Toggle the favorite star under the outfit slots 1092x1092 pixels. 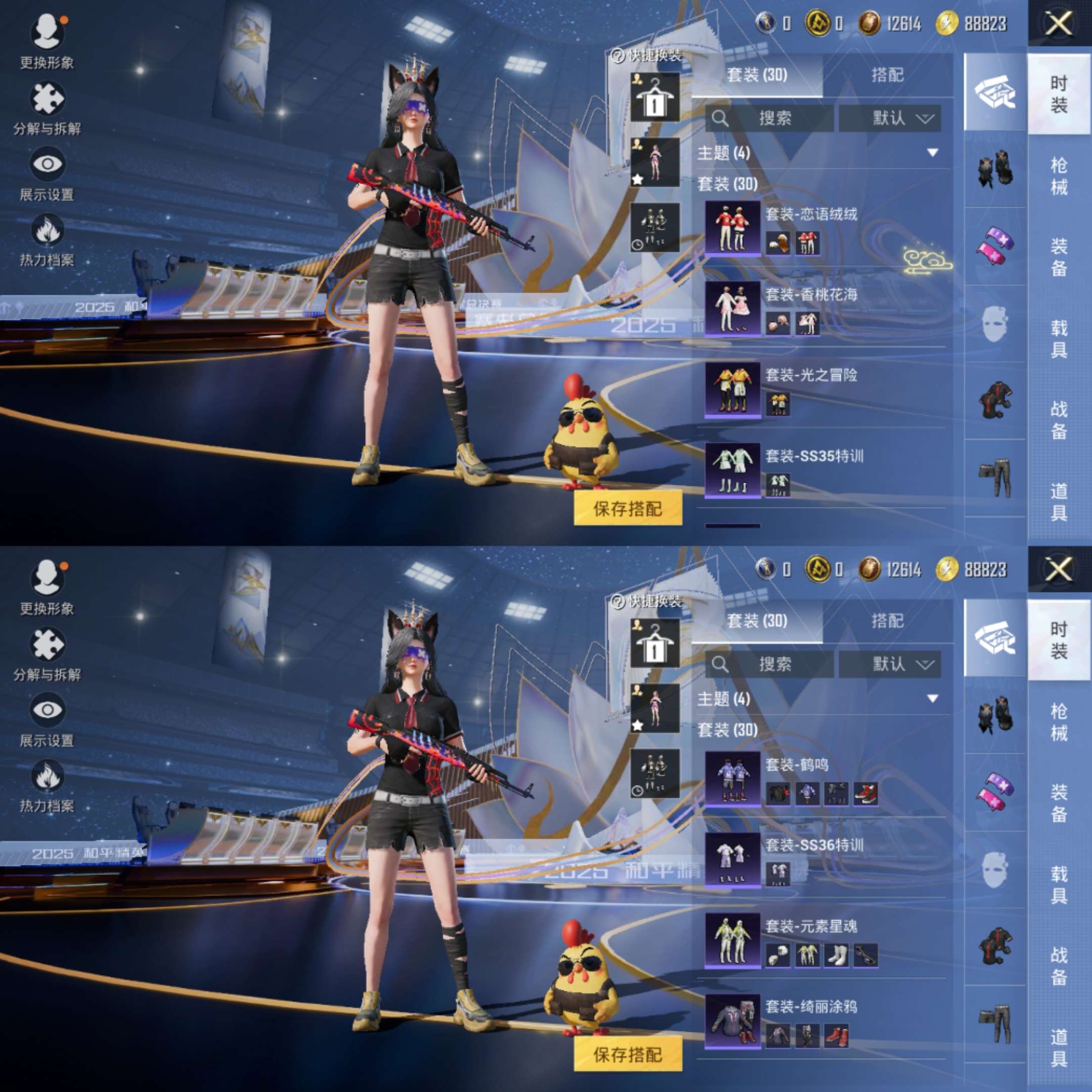[x=639, y=178]
